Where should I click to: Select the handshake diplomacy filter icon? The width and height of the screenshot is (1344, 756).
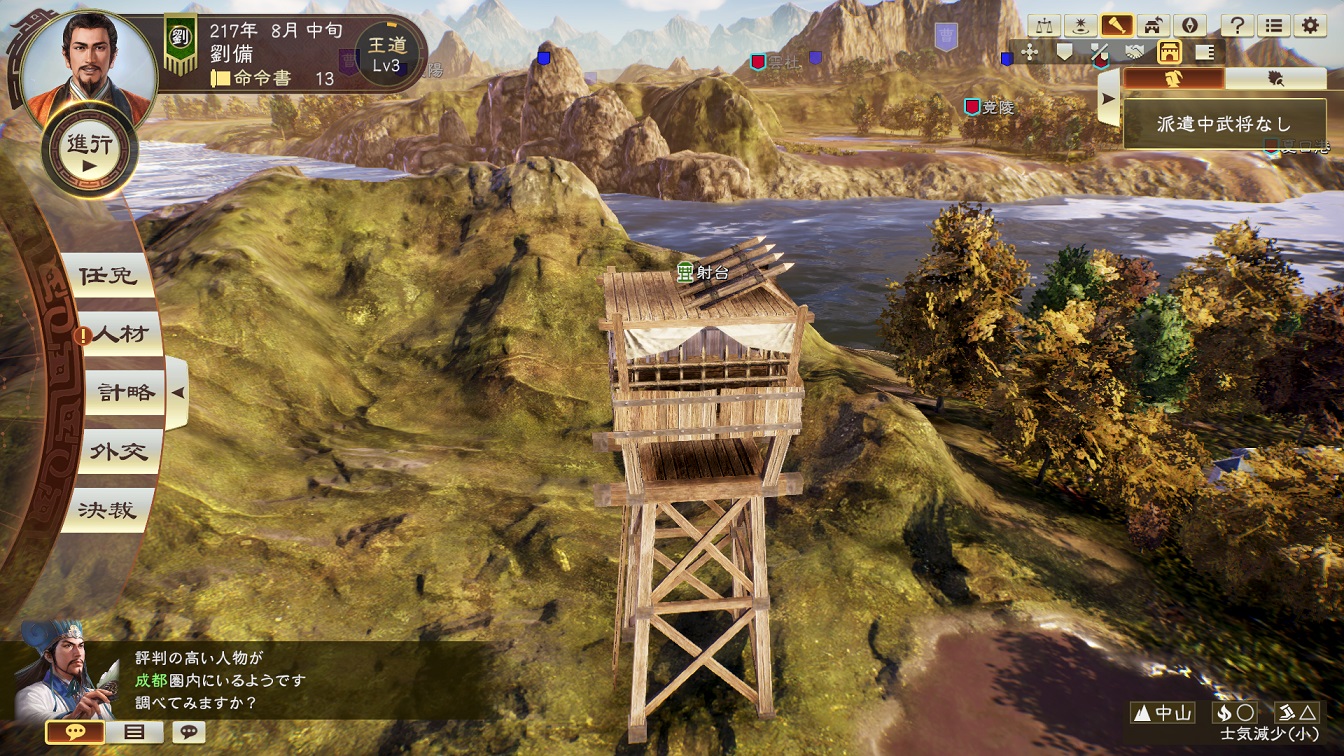[1133, 52]
